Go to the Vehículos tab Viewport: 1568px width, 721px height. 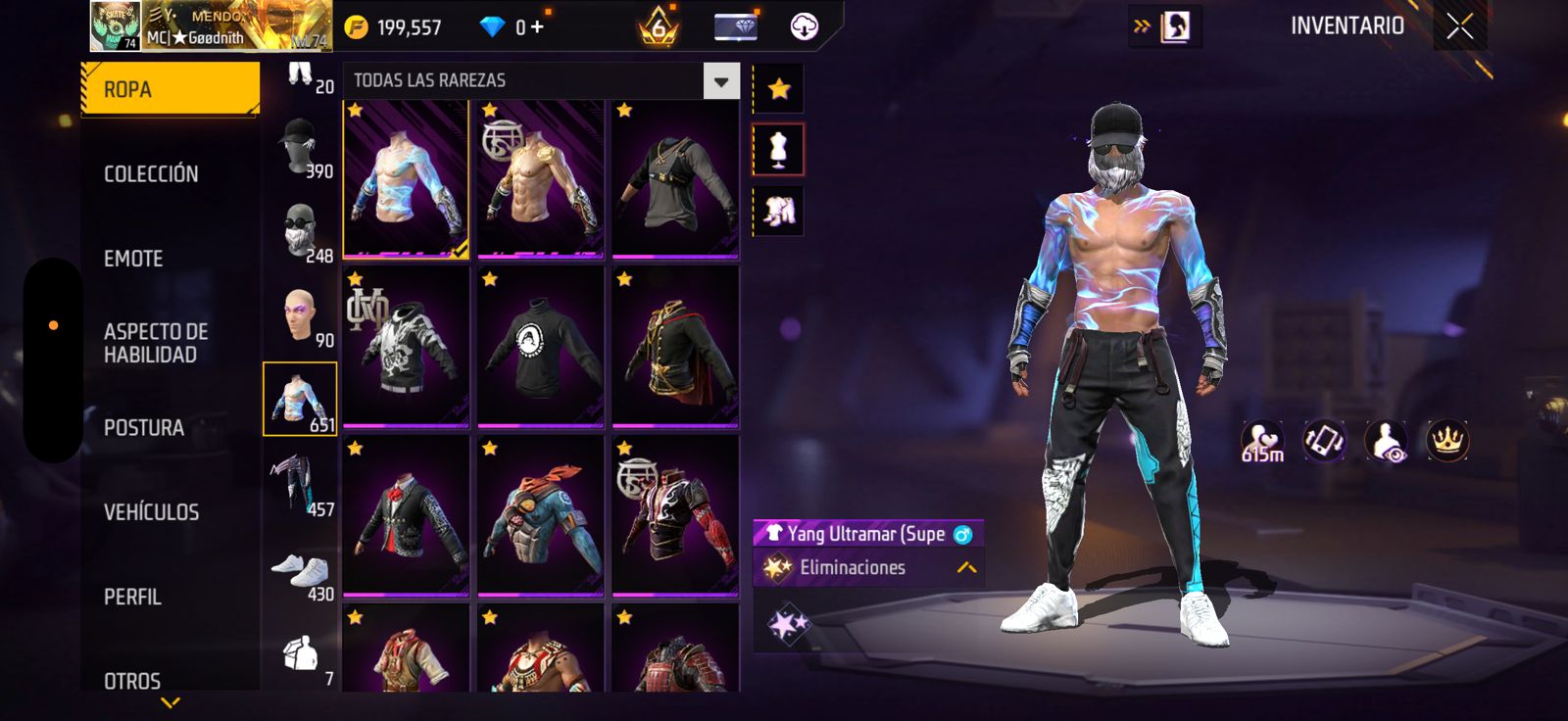[151, 512]
